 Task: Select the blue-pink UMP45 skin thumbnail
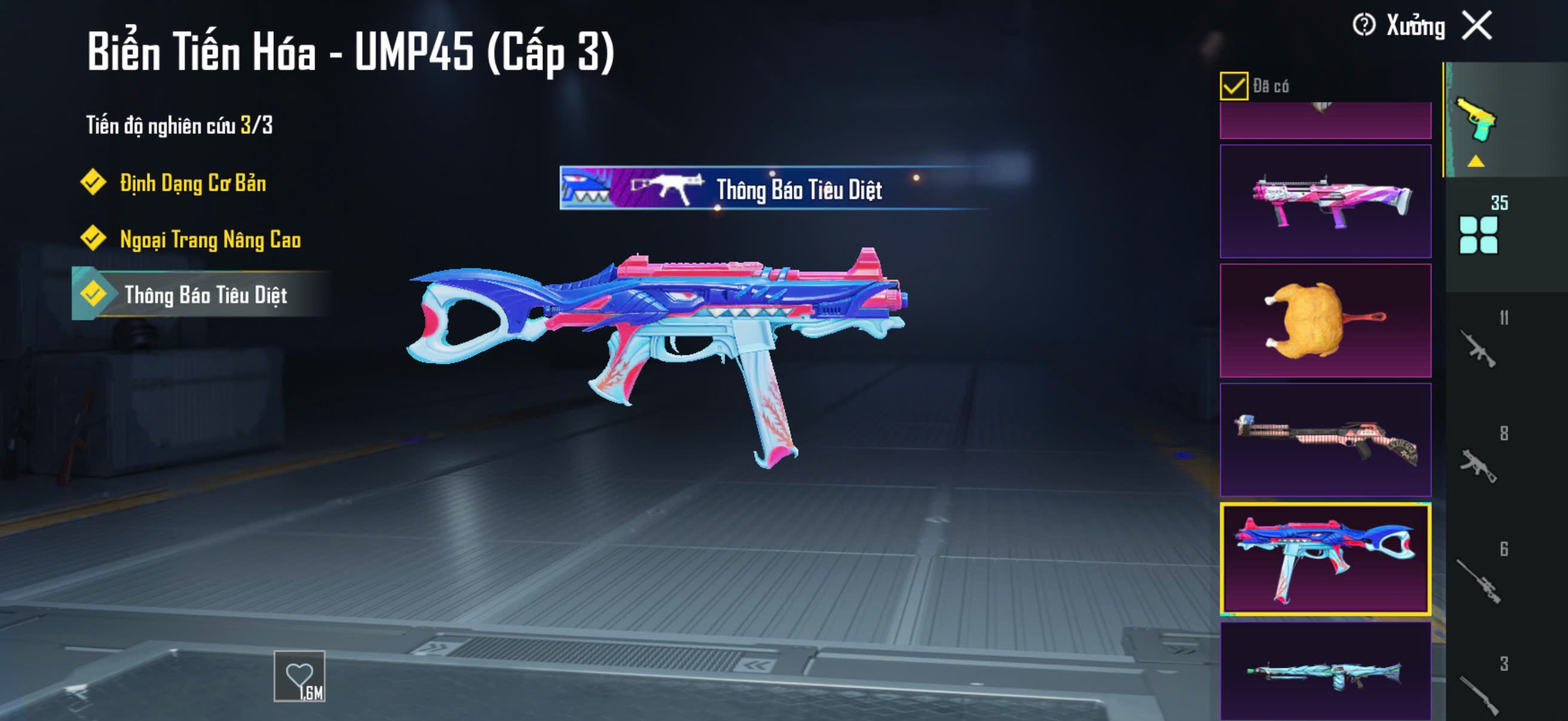tap(1325, 558)
